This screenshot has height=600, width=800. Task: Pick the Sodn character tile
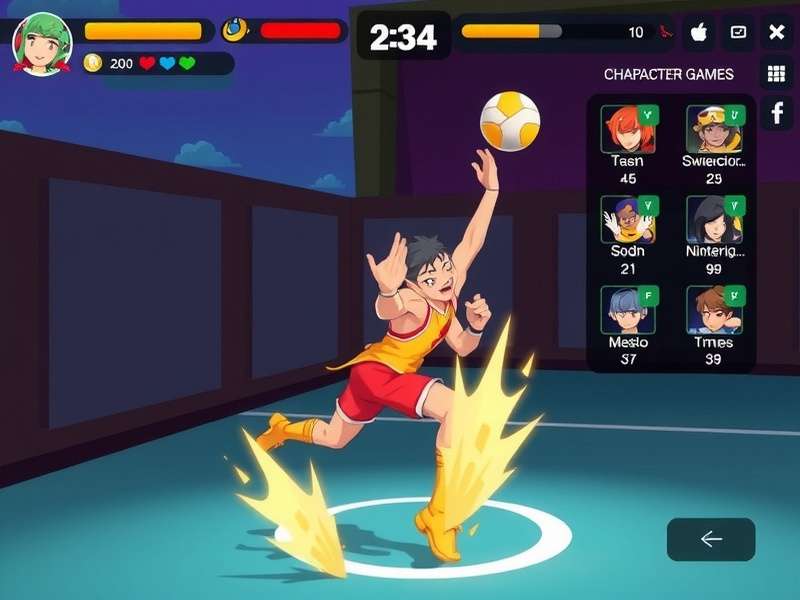click(628, 220)
